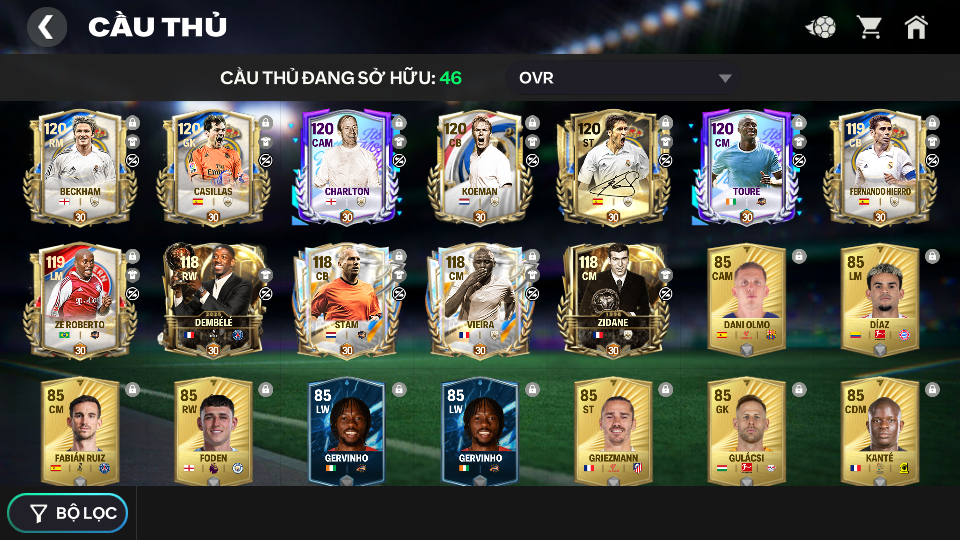Open the BỘ LỌC filter
Viewport: 960px width, 540px height.
click(68, 513)
